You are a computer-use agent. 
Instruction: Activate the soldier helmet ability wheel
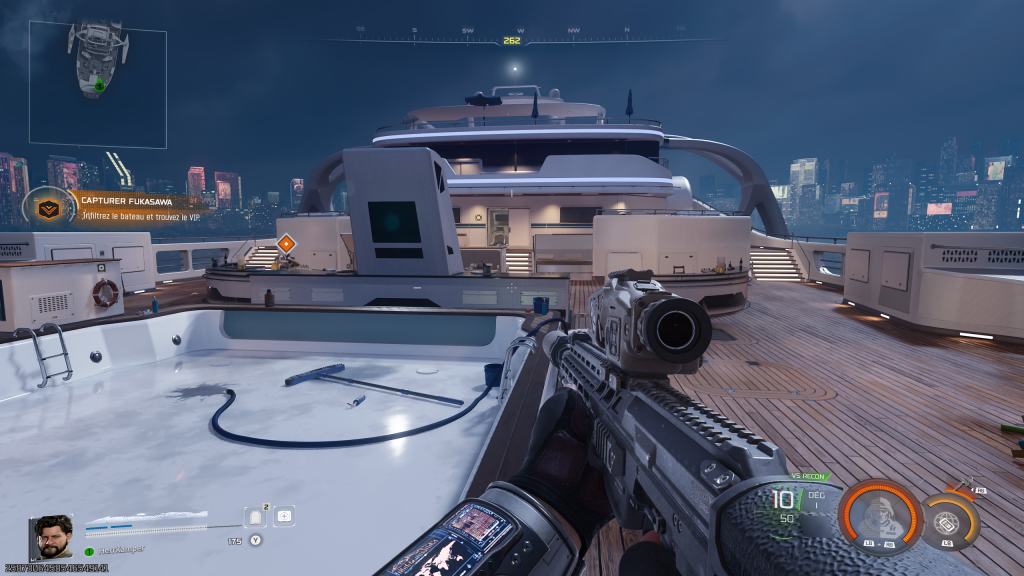point(878,518)
